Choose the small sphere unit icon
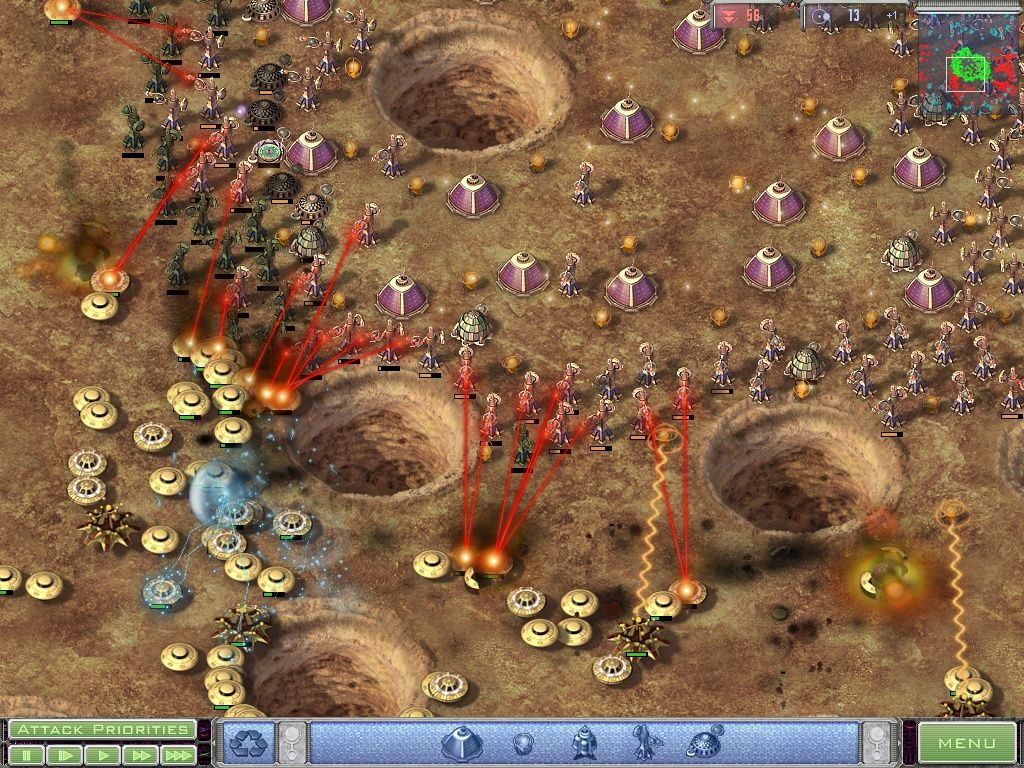Image resolution: width=1024 pixels, height=768 pixels. point(523,743)
